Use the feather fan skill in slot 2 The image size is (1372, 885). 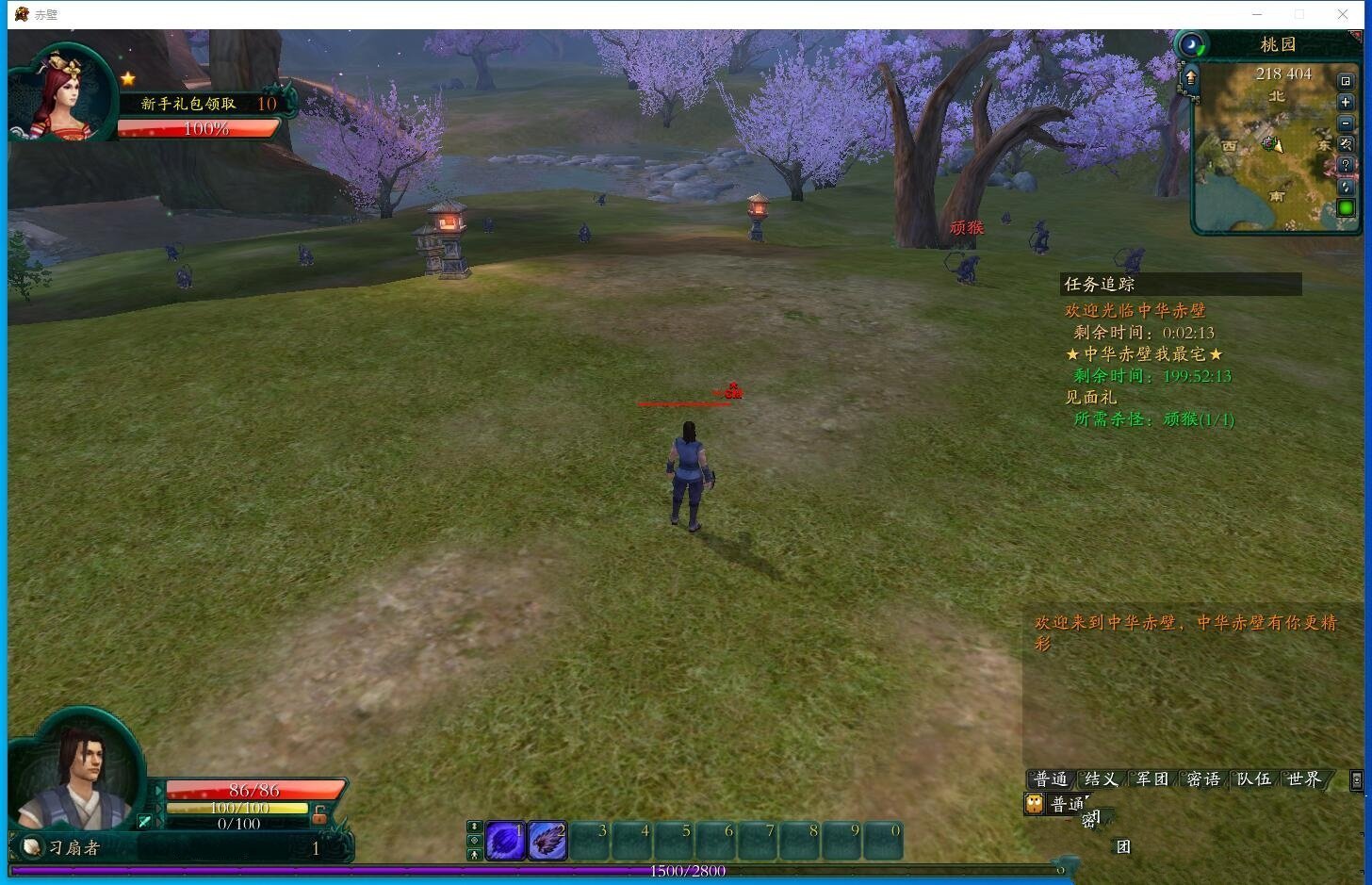tap(547, 841)
